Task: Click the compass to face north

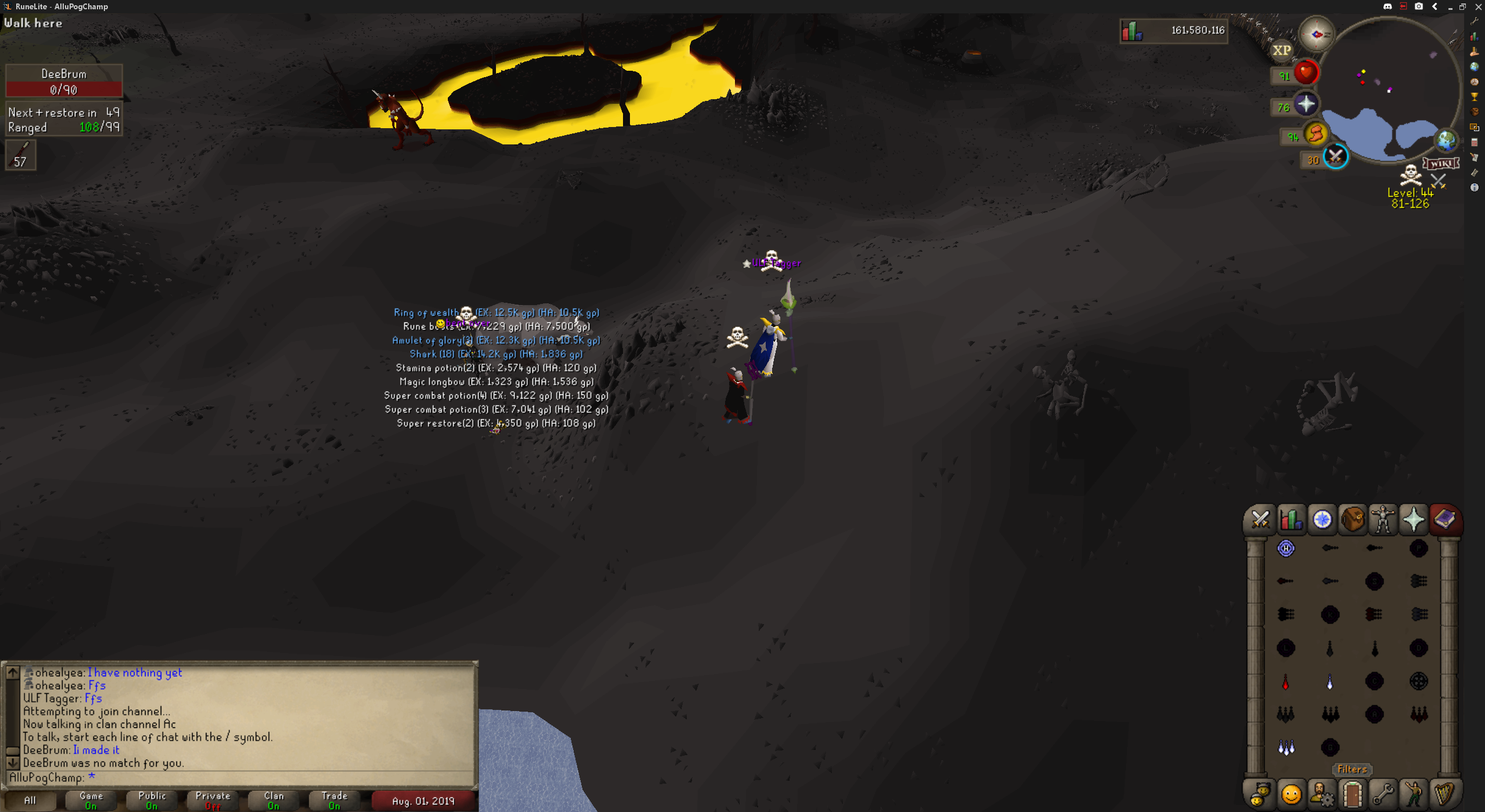Action: click(x=1316, y=34)
